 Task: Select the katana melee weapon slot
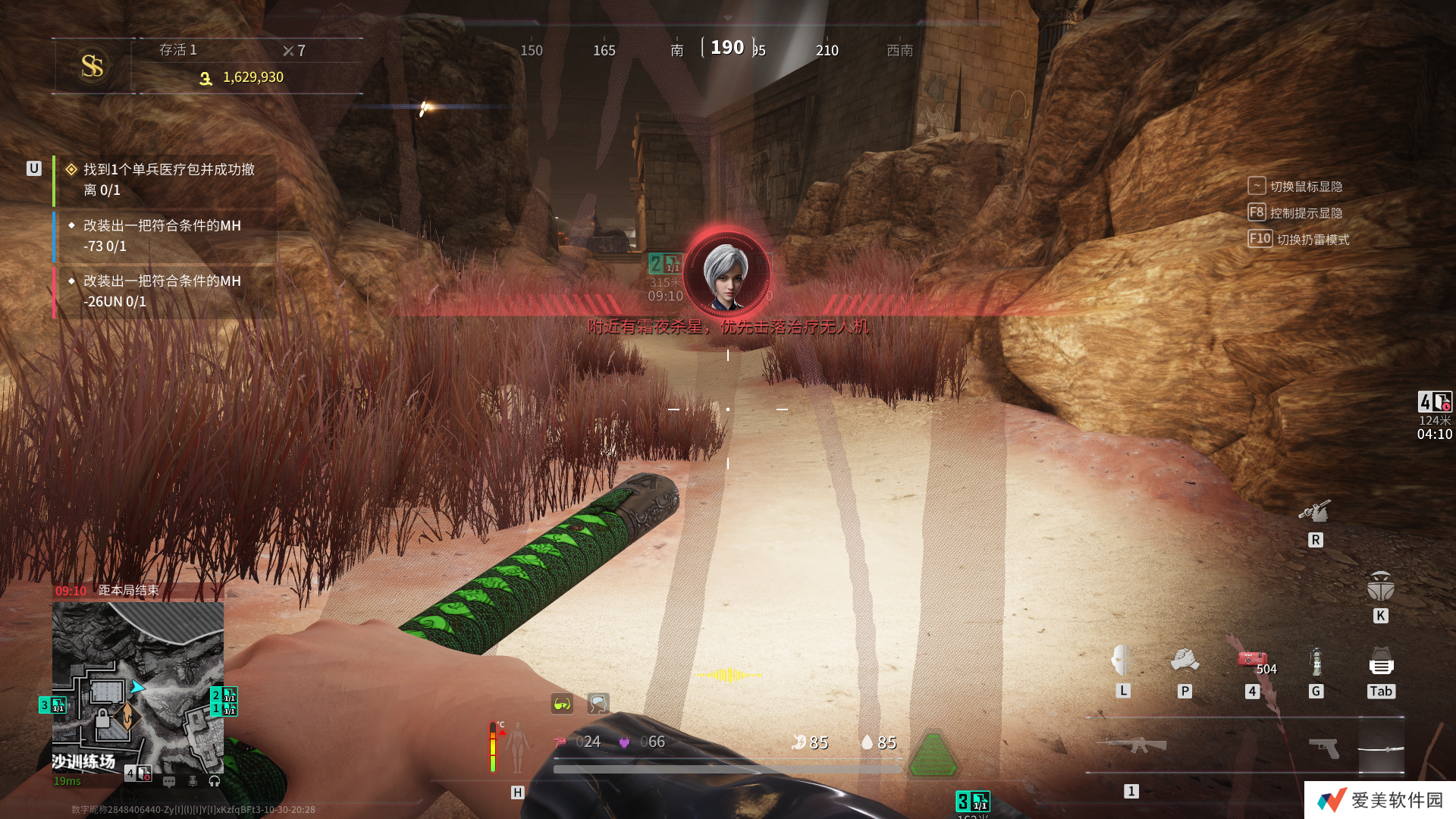pos(1381,749)
